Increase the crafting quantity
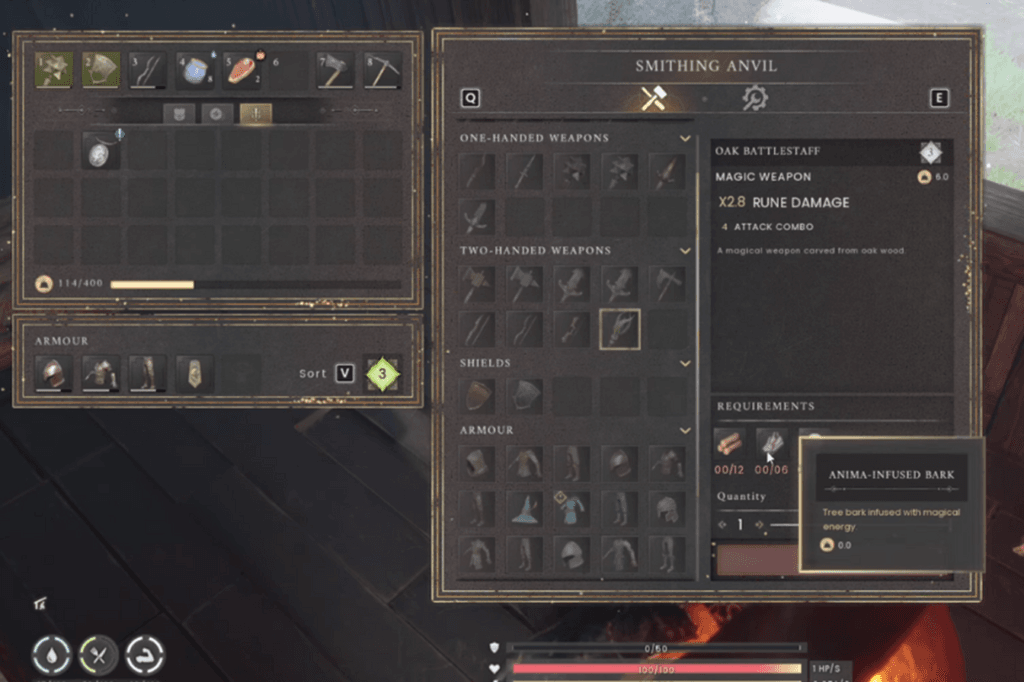The width and height of the screenshot is (1024, 682). pos(759,524)
